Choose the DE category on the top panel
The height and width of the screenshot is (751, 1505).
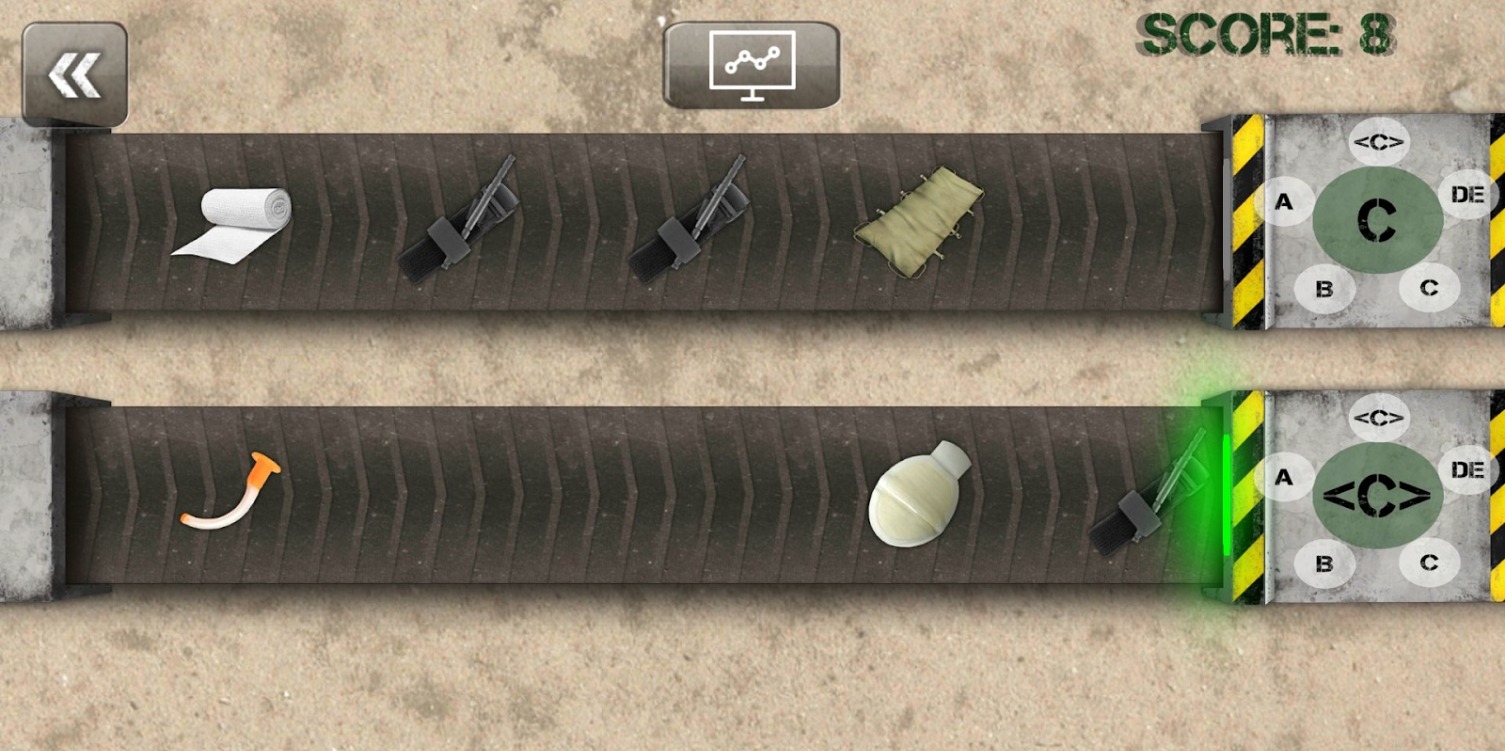pyautogui.click(x=1469, y=196)
